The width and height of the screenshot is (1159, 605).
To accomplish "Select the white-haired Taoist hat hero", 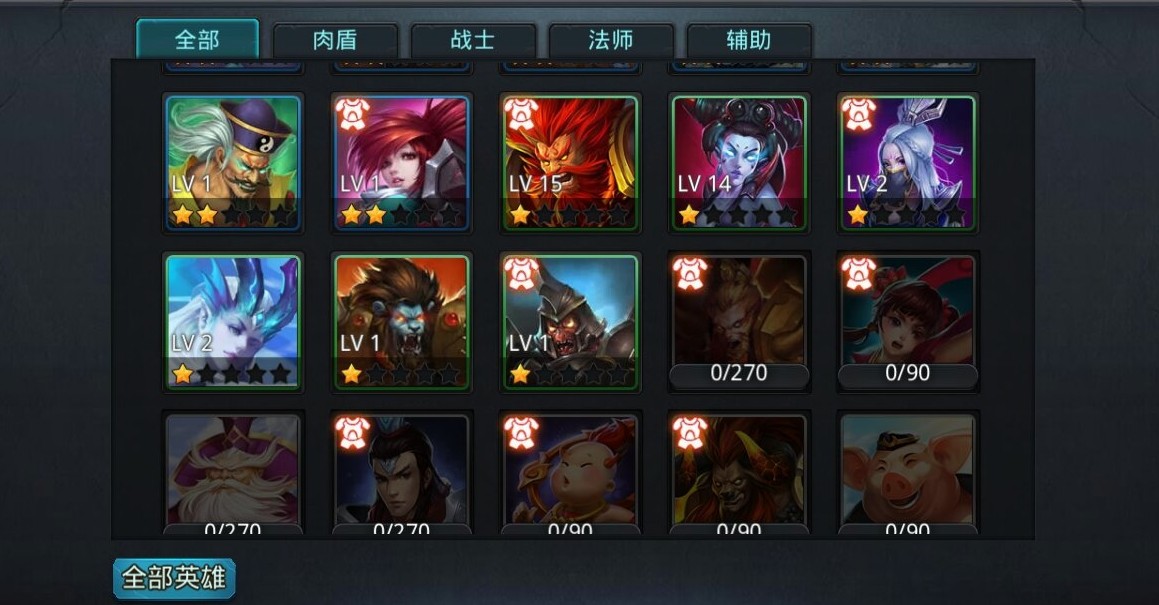I will [x=233, y=162].
